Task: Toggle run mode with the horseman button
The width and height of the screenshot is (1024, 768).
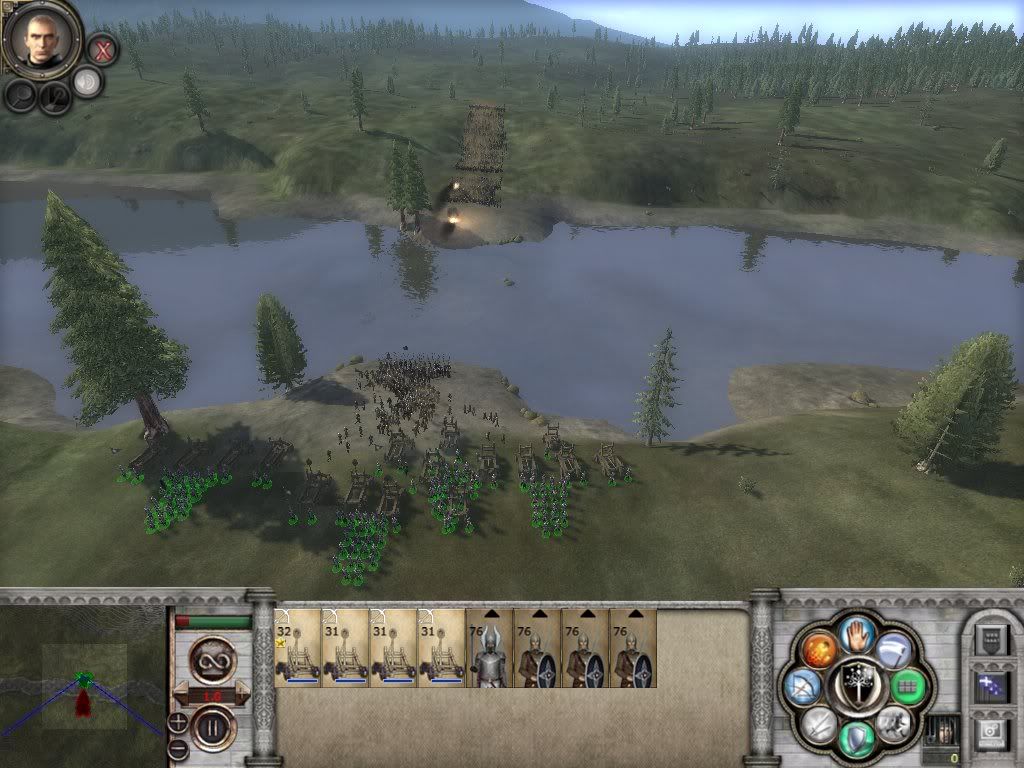Action: click(893, 722)
